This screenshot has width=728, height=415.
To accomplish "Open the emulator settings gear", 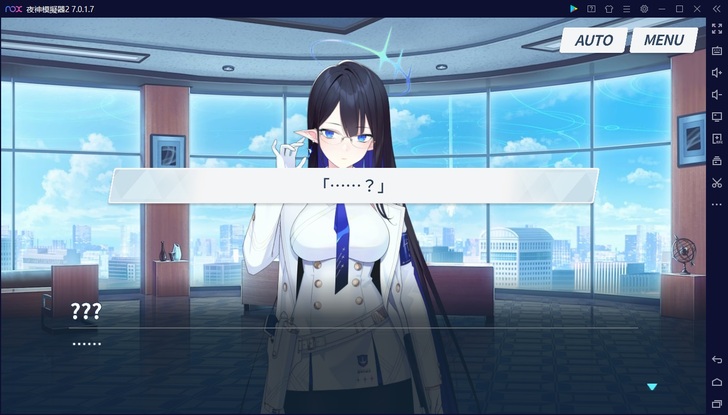I will tap(644, 8).
